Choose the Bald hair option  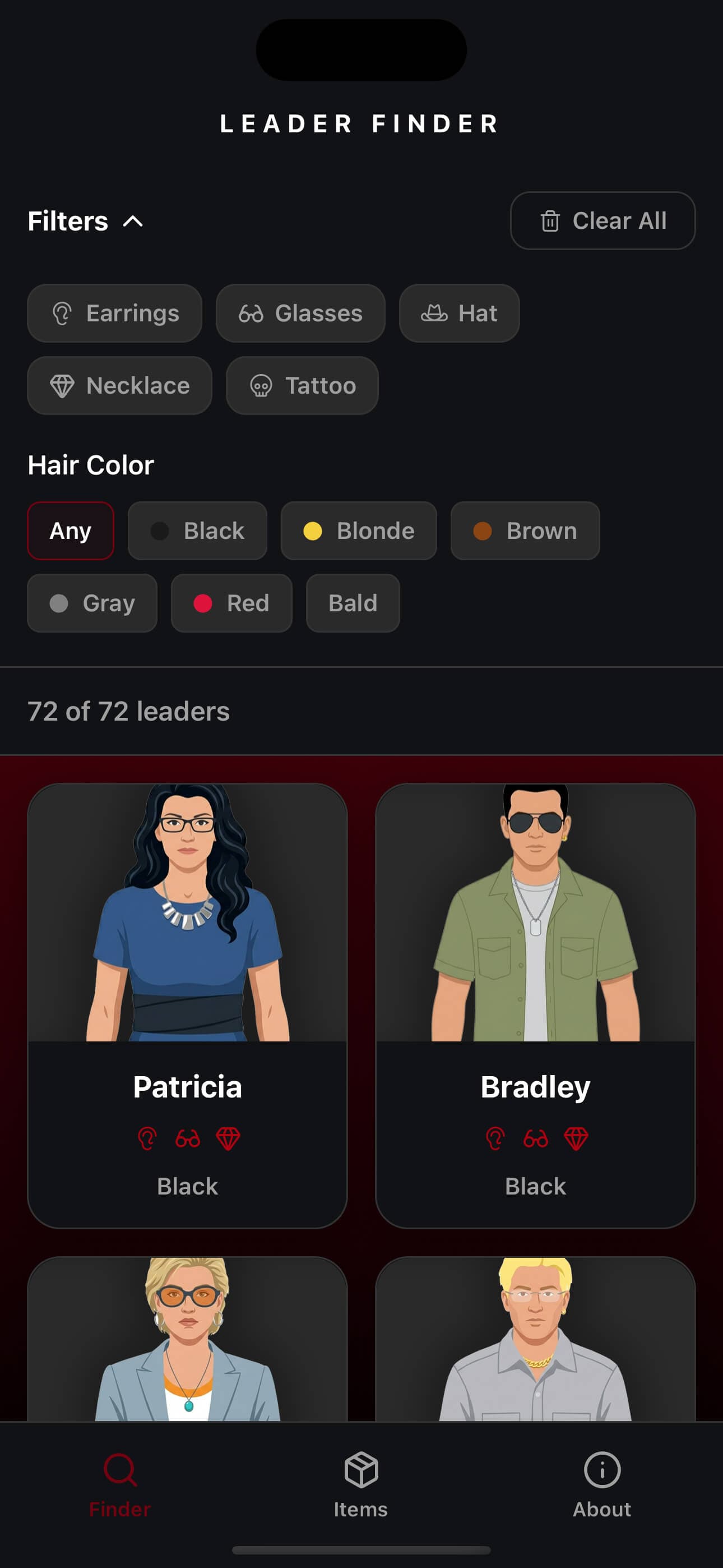tap(353, 603)
